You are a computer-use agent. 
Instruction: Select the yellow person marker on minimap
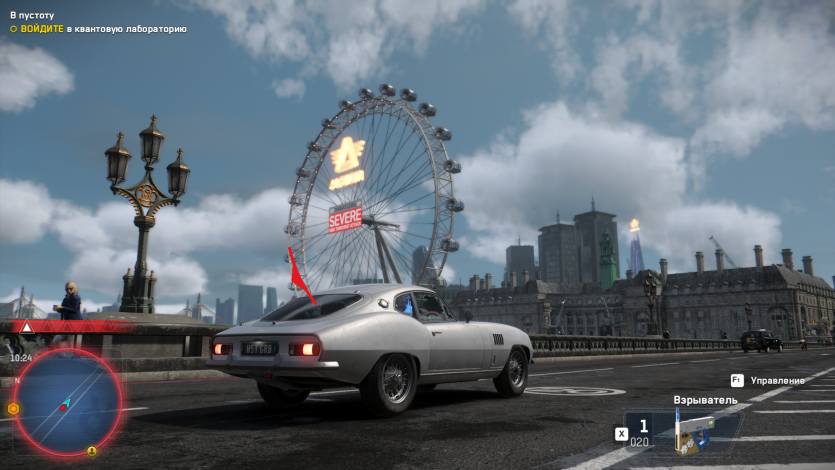pos(92,450)
